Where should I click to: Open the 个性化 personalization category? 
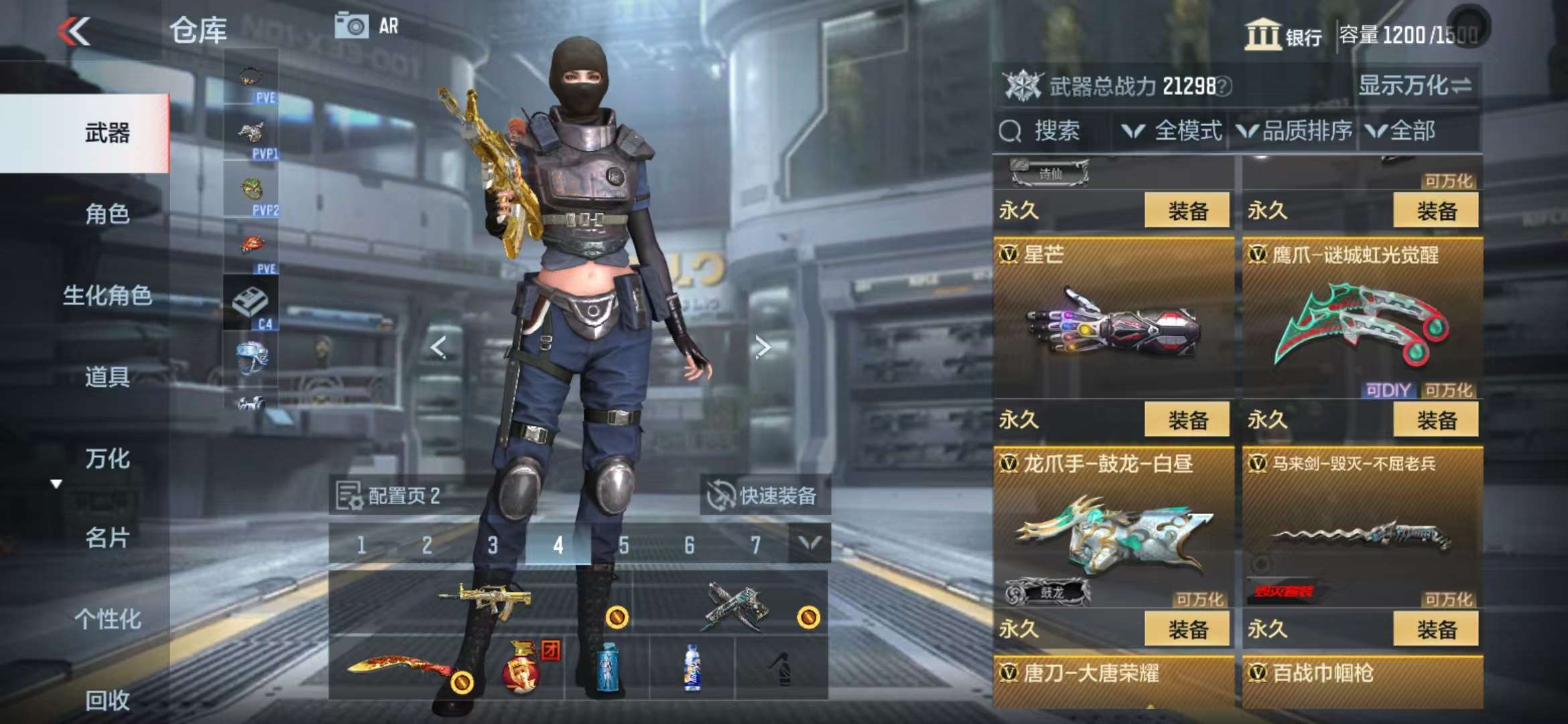[107, 619]
